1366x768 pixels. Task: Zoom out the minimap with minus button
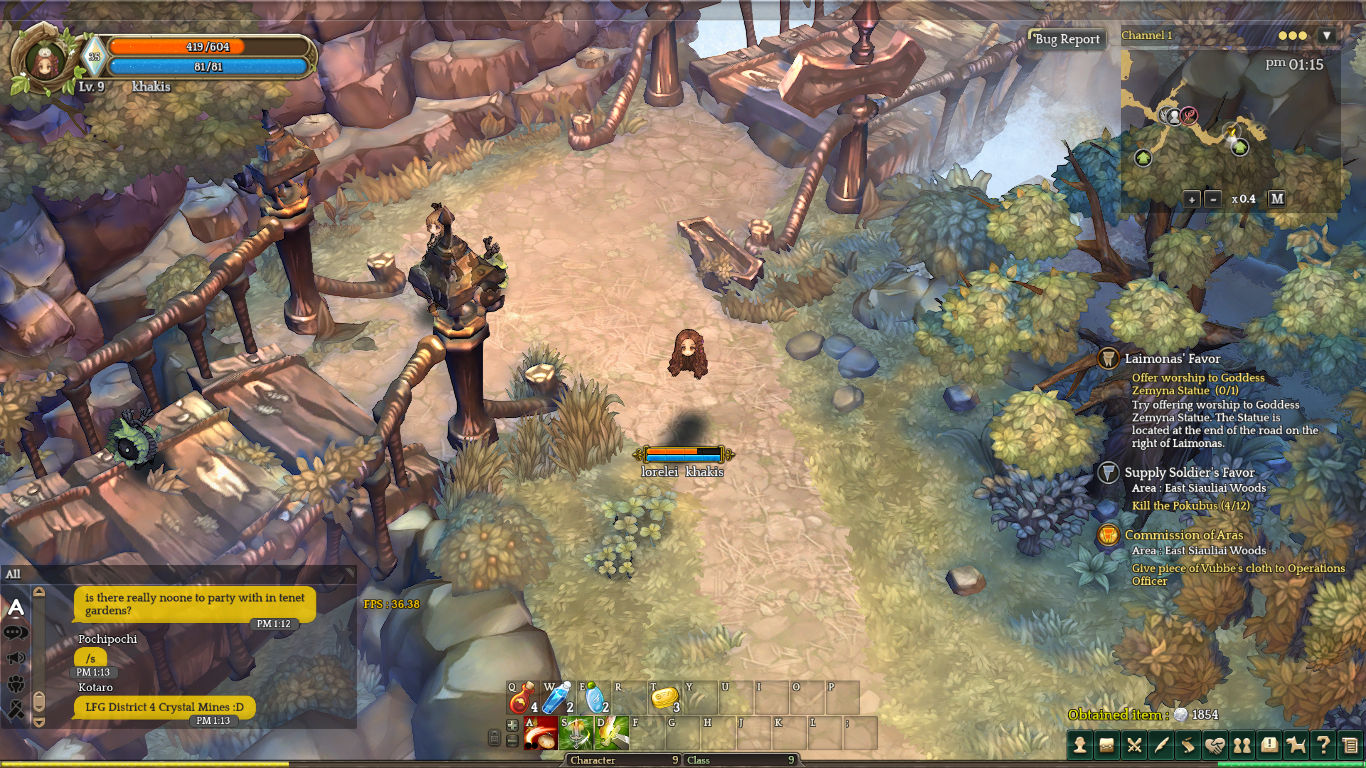tap(1213, 199)
